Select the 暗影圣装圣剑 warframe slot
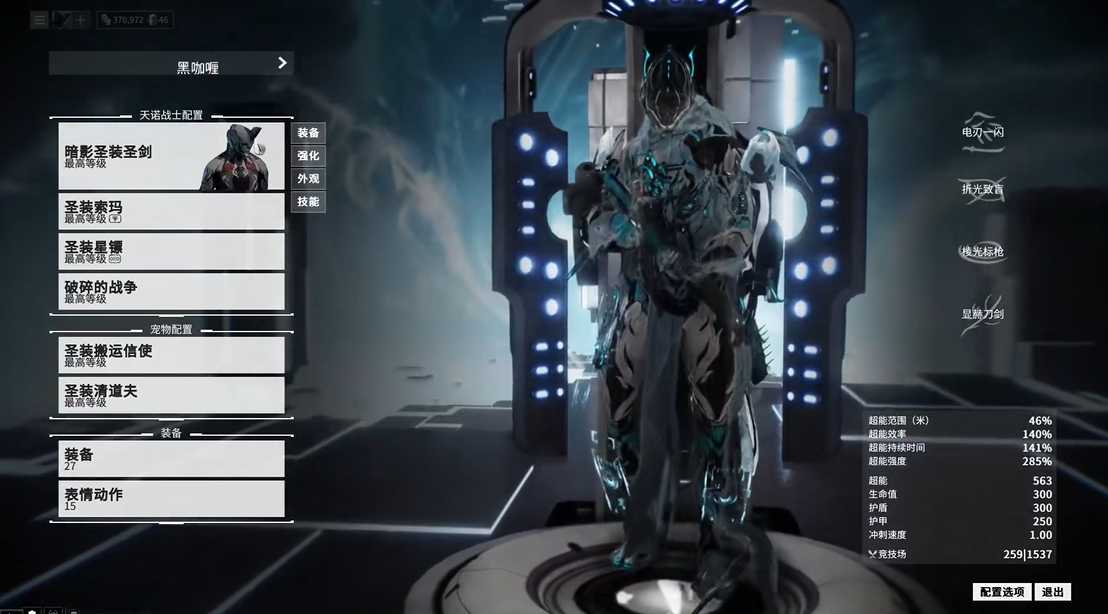This screenshot has height=614, width=1108. pyautogui.click(x=171, y=157)
